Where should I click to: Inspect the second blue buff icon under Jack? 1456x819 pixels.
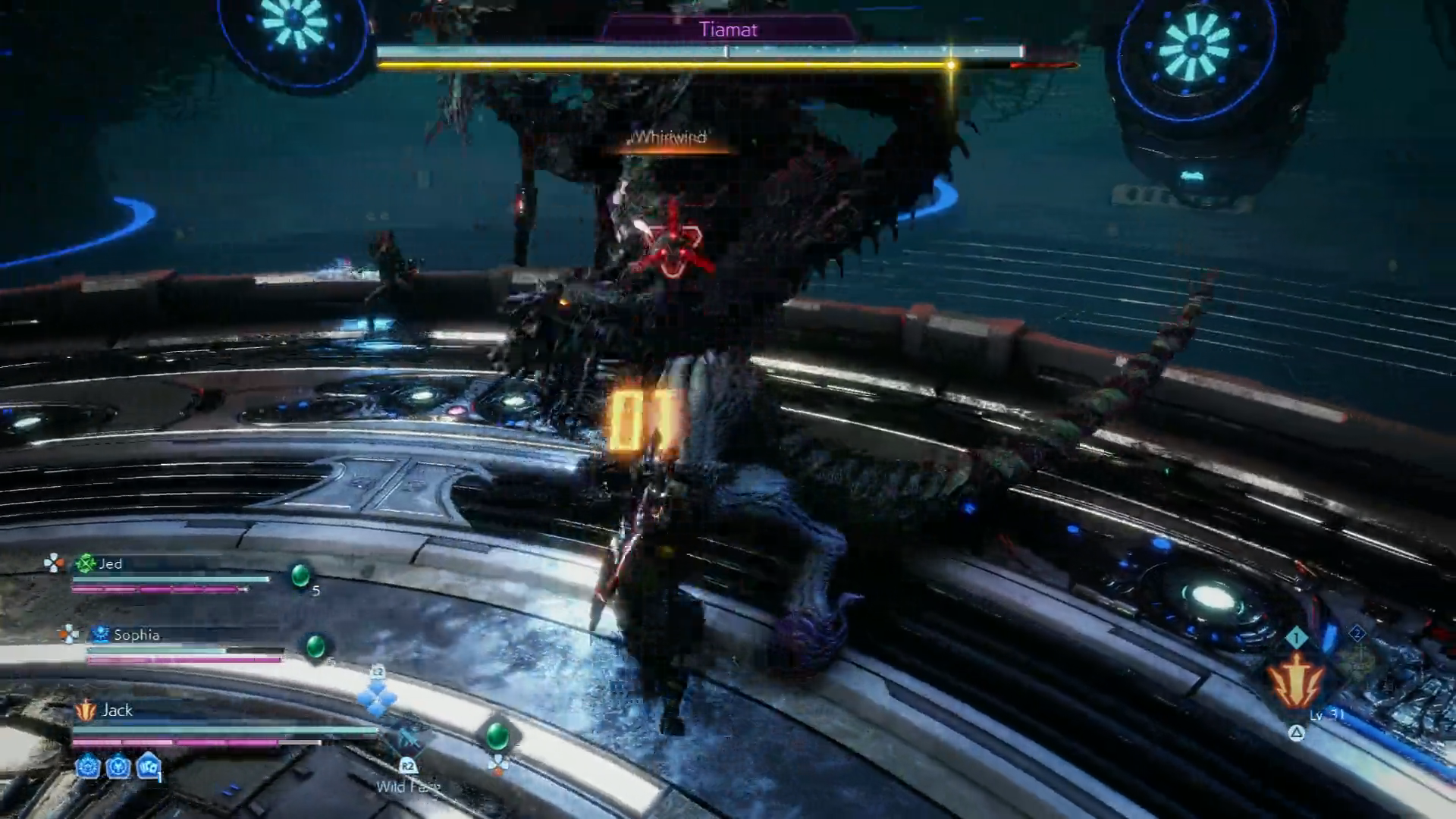(118, 767)
